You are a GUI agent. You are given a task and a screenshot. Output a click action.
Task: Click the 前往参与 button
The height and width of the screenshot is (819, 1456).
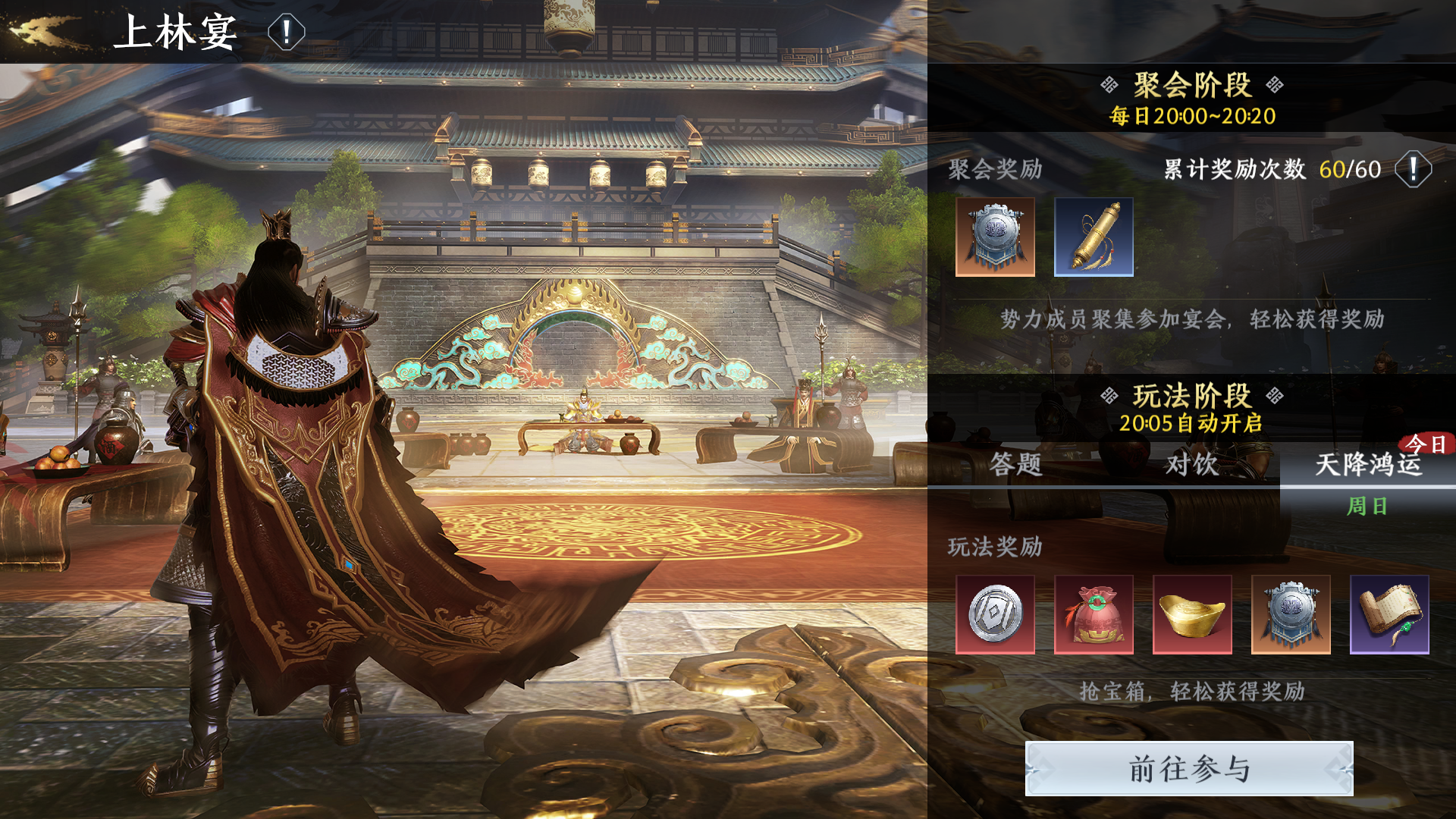[x=1189, y=769]
